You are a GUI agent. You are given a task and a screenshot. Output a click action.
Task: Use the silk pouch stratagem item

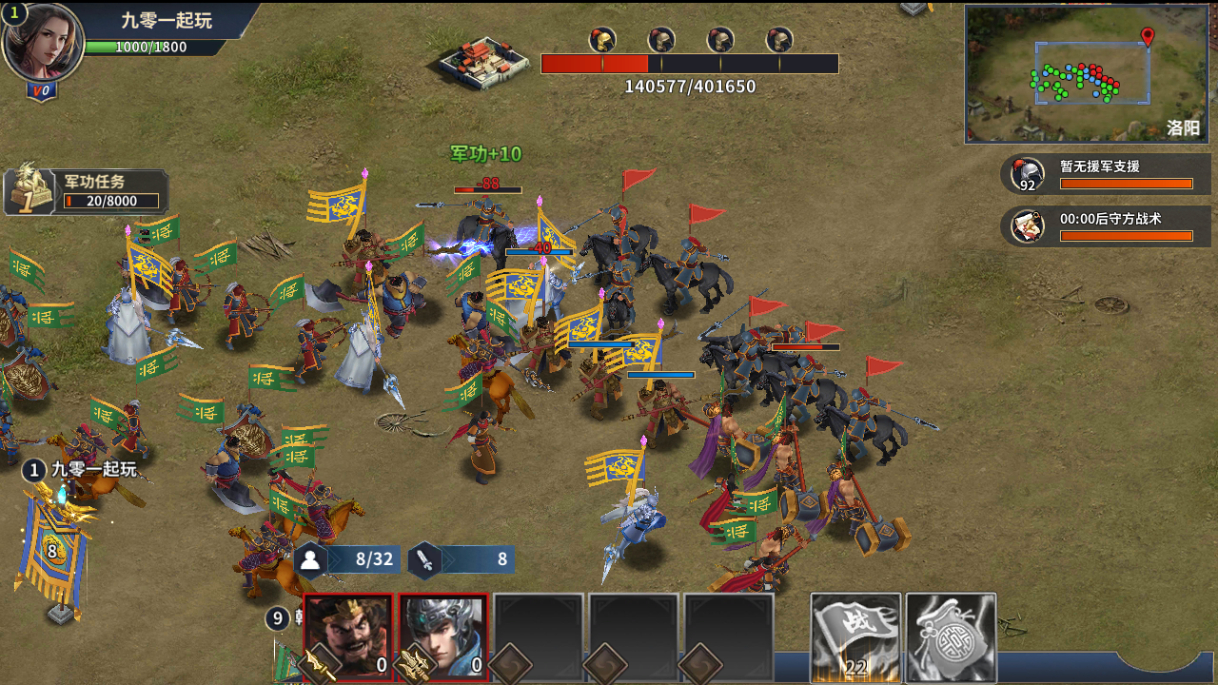click(951, 636)
